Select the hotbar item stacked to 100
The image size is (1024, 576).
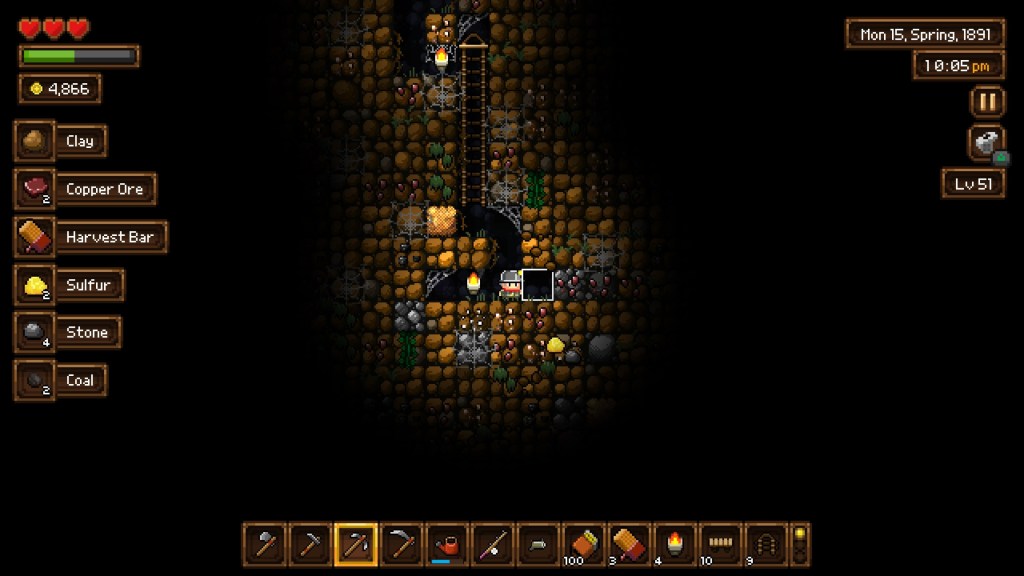[x=583, y=545]
